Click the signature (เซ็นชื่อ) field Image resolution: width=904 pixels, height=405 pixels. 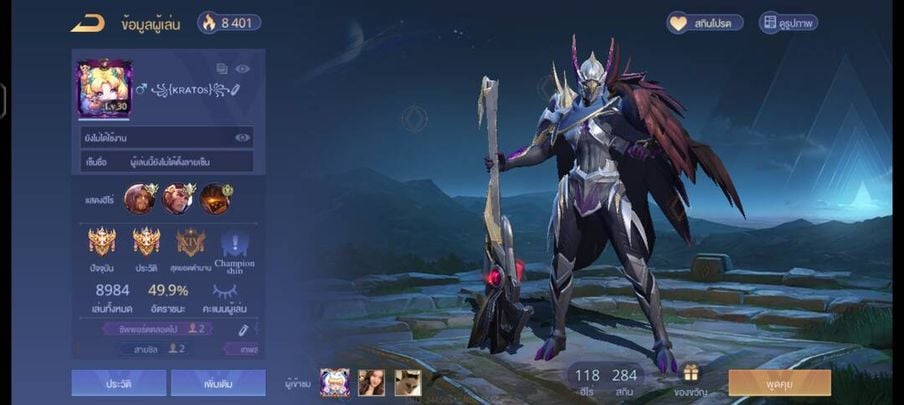click(x=167, y=161)
